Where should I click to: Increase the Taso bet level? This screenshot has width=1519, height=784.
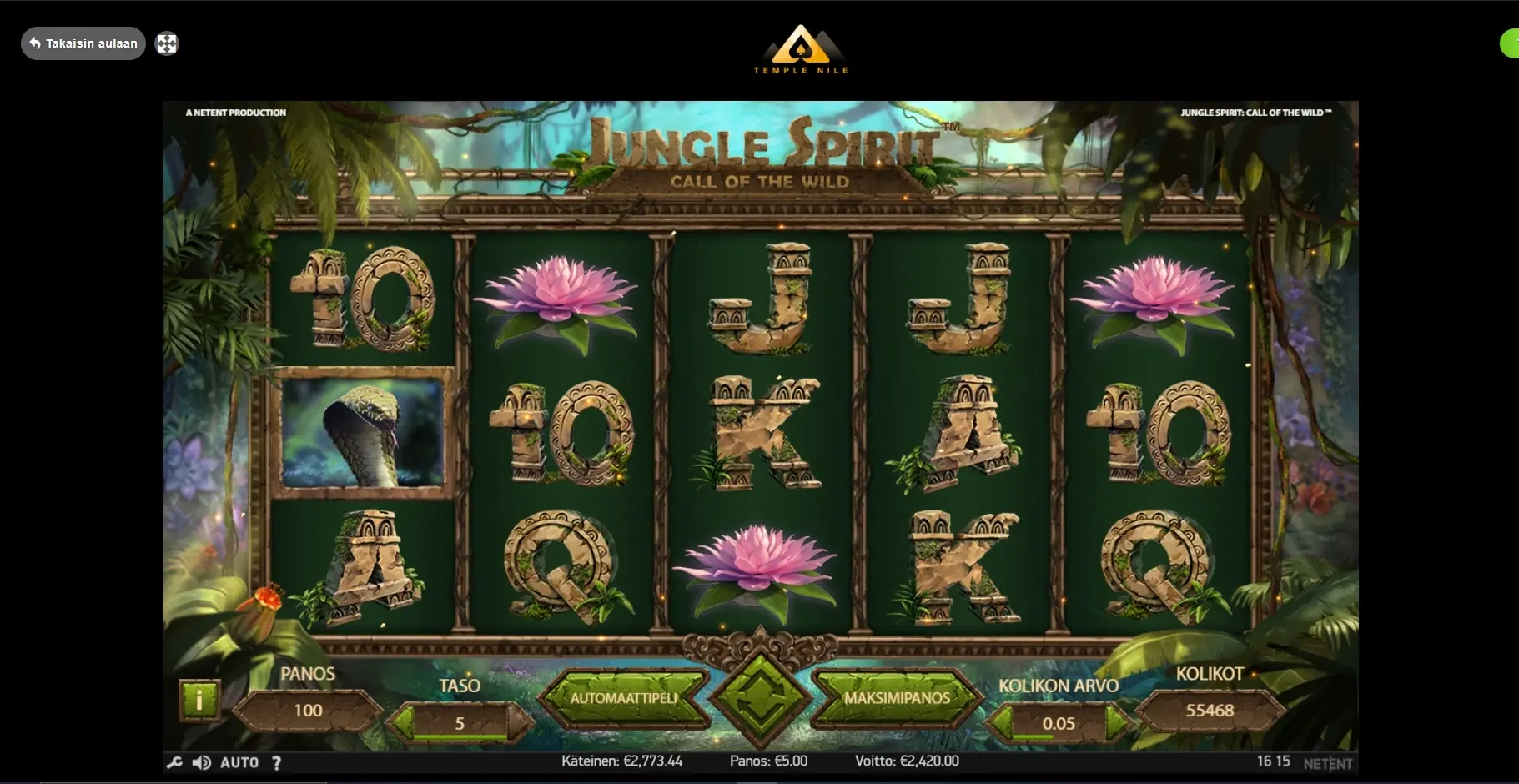click(519, 722)
